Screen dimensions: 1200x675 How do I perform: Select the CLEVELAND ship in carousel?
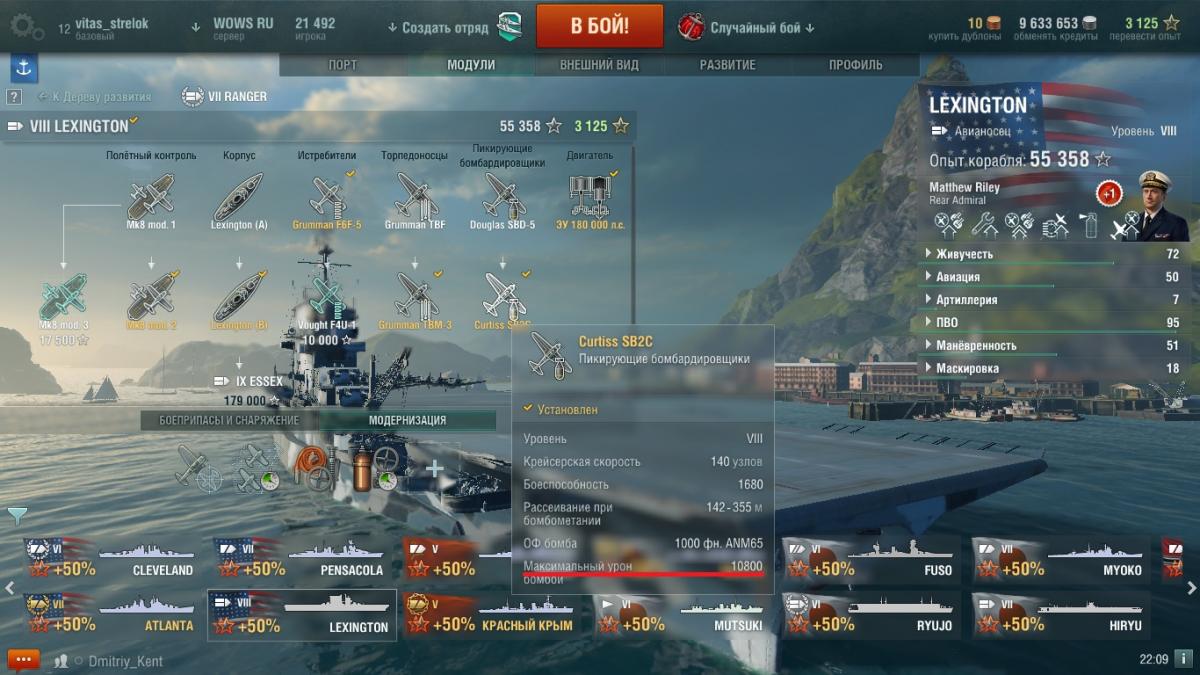[x=113, y=560]
